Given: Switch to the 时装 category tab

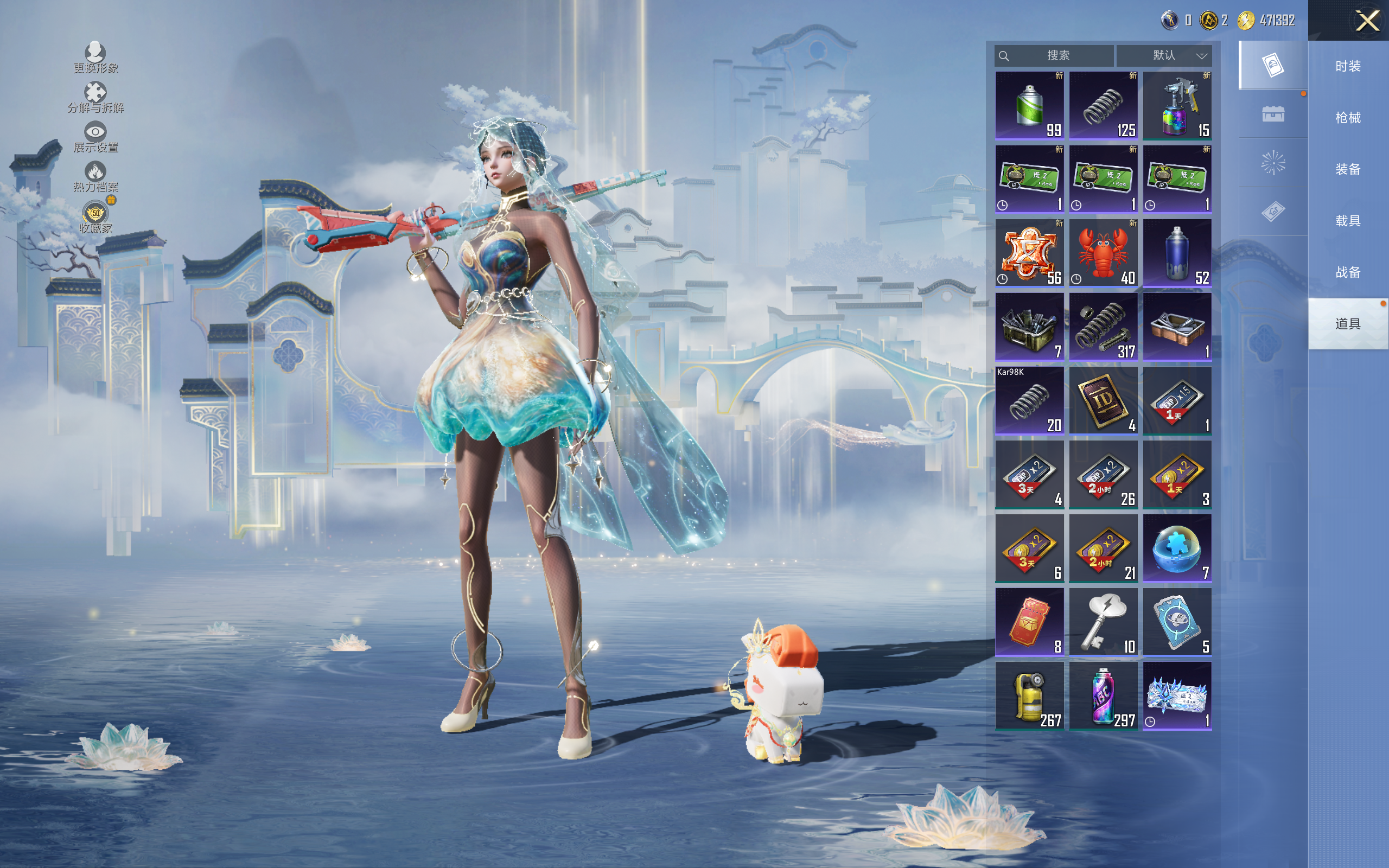Looking at the screenshot, I should point(1348,66).
